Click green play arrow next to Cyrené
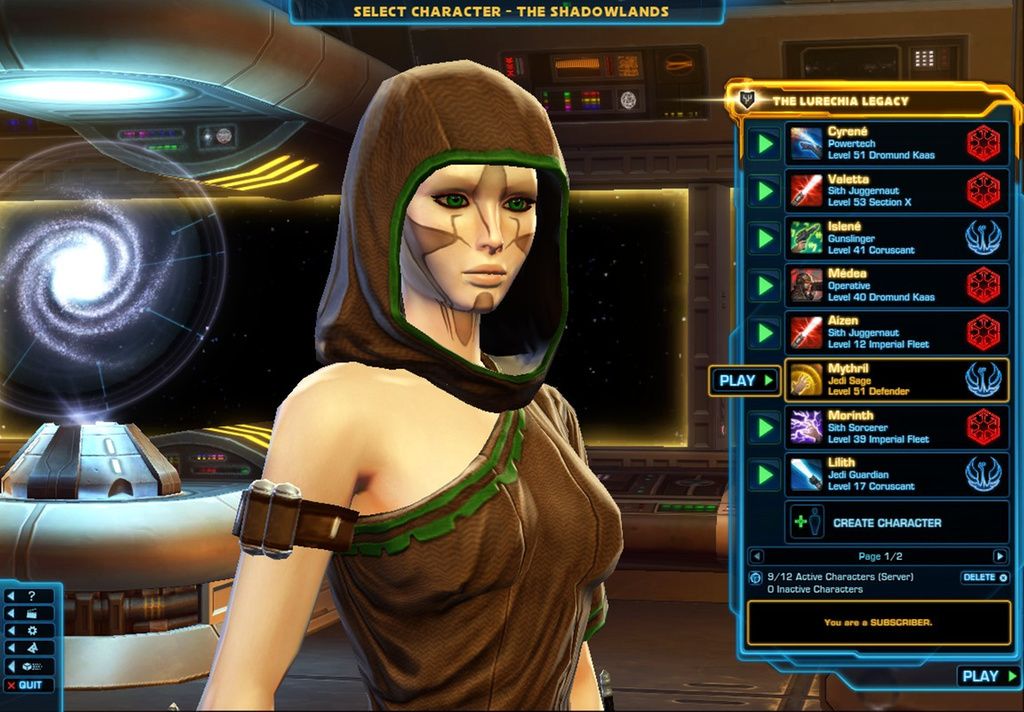Image resolution: width=1024 pixels, height=712 pixels. tap(765, 144)
